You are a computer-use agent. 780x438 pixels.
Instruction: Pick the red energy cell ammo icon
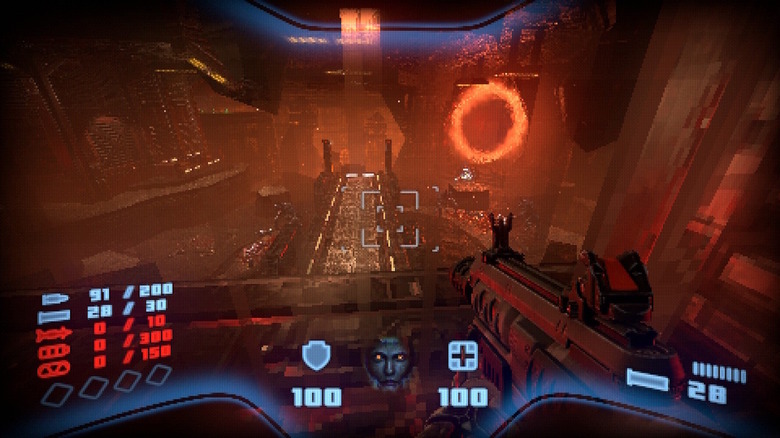(x=52, y=352)
